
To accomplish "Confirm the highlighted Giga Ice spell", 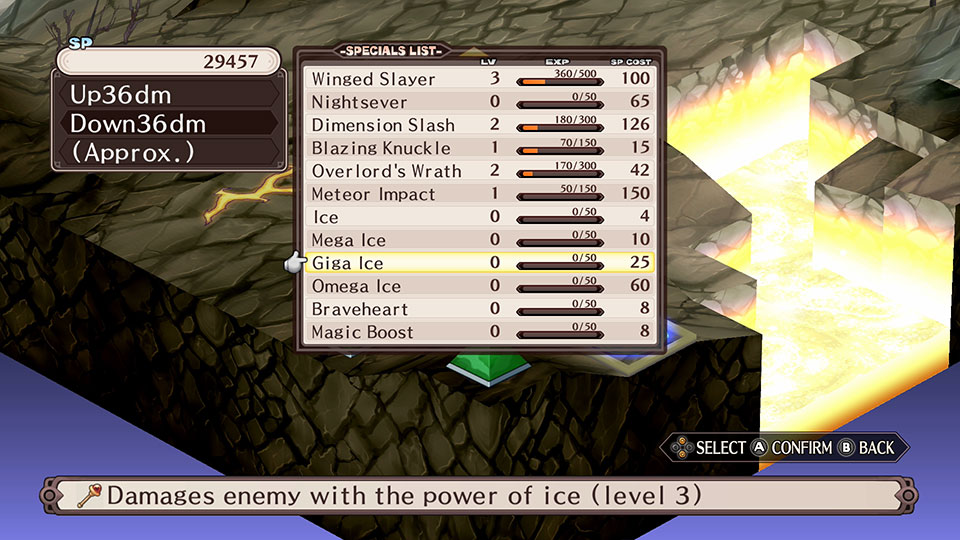I will (x=348, y=263).
